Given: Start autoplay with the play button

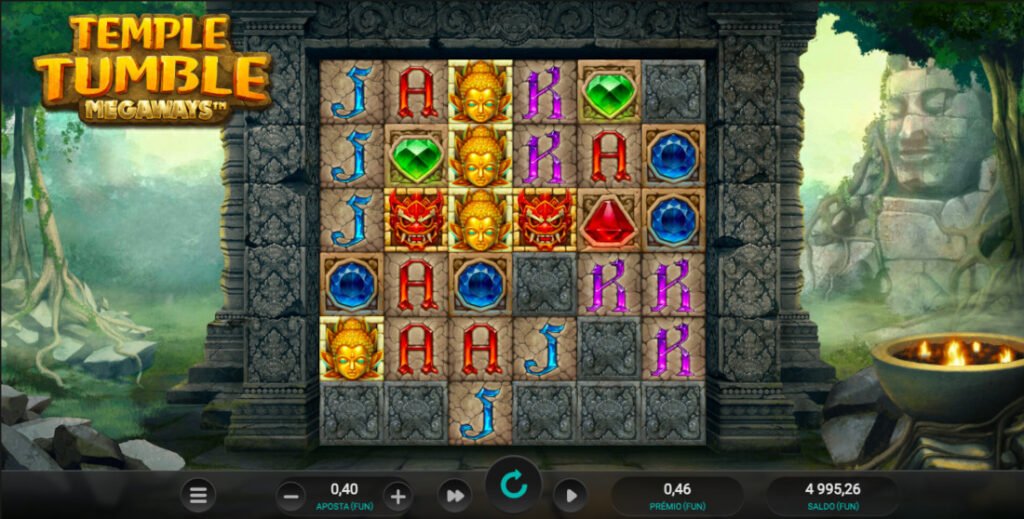Looking at the screenshot, I should pos(570,495).
